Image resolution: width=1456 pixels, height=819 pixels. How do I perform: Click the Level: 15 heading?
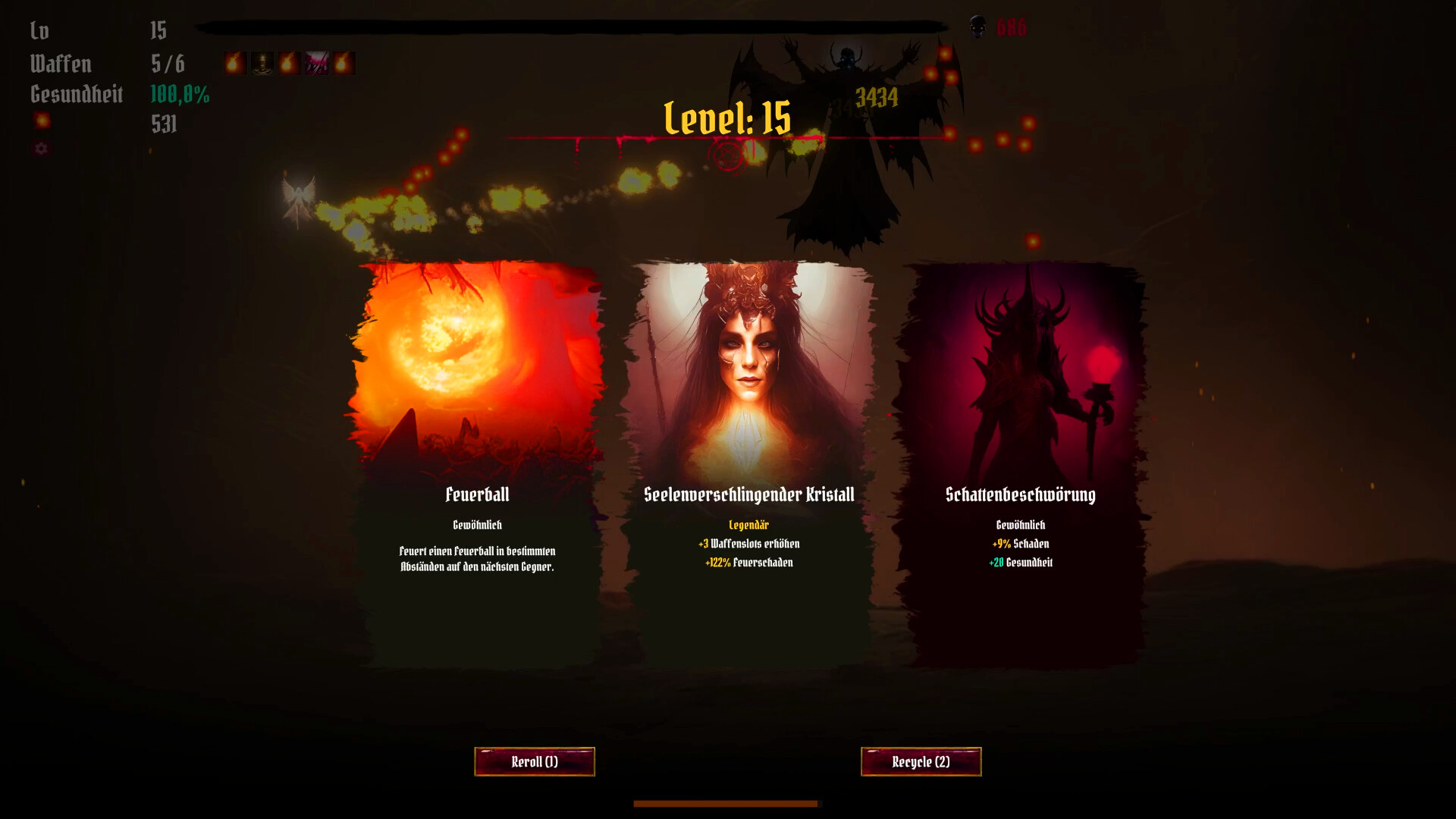(726, 118)
